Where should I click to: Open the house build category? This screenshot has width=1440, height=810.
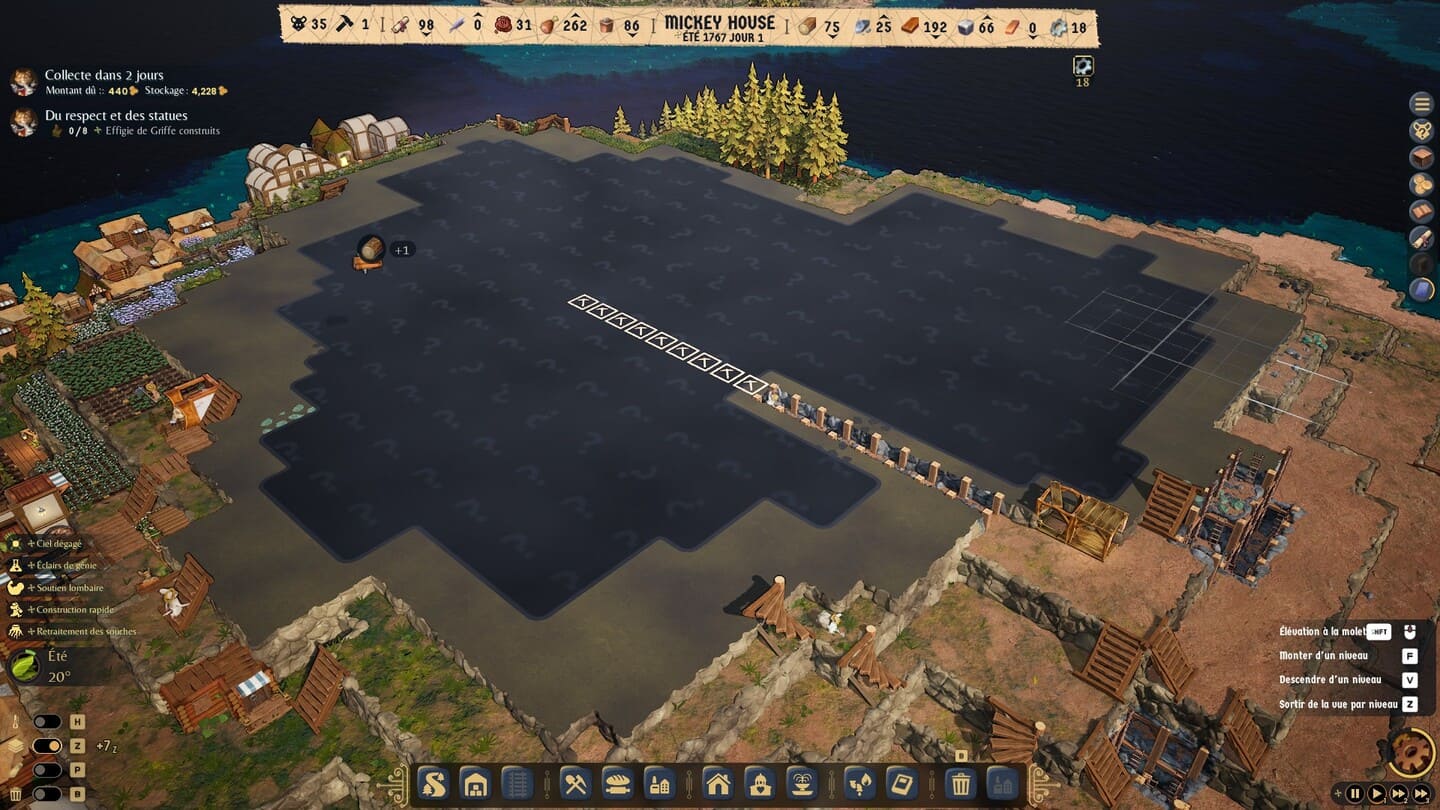click(718, 782)
